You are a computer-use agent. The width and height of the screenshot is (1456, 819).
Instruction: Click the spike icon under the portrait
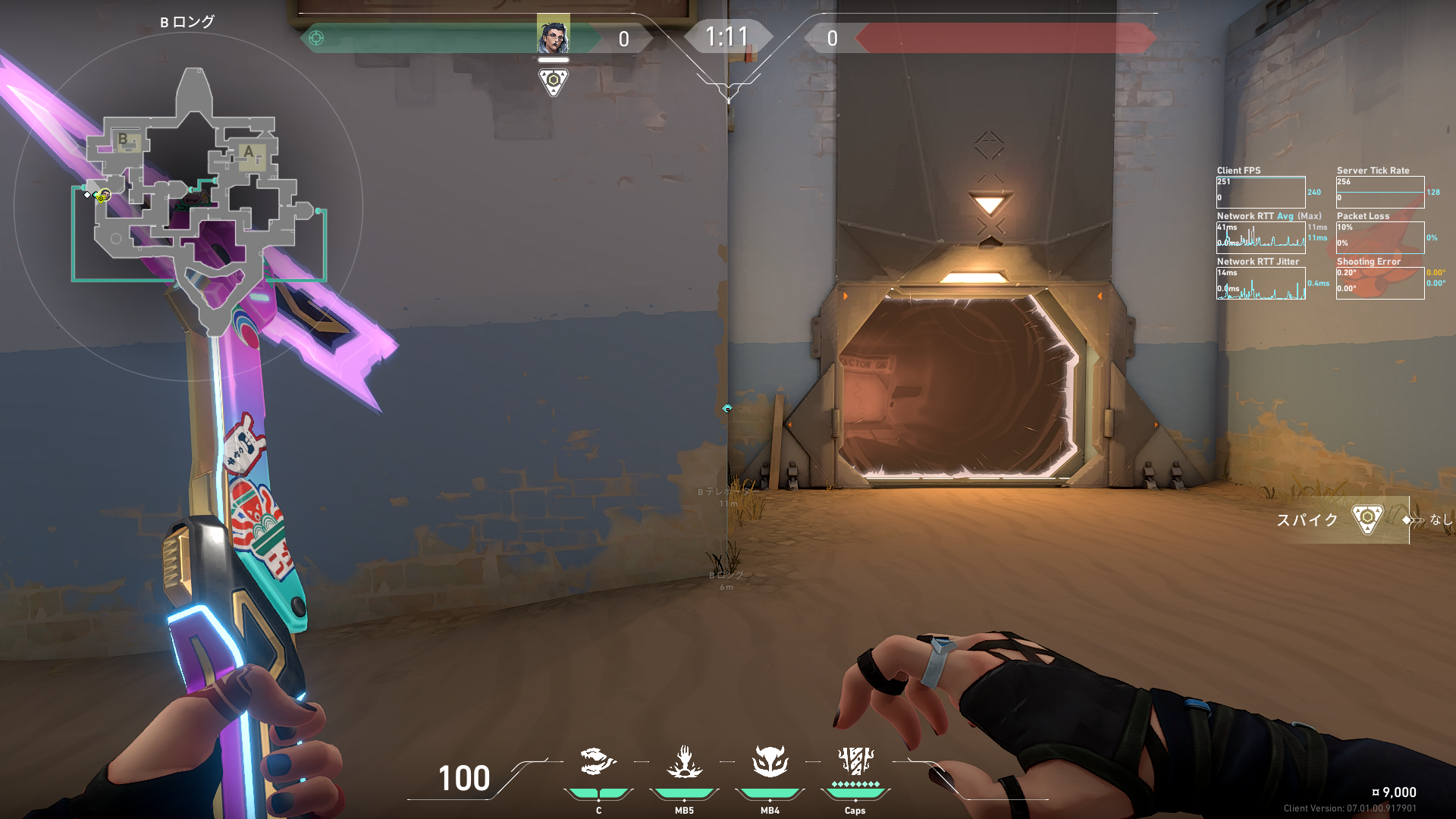pyautogui.click(x=553, y=81)
